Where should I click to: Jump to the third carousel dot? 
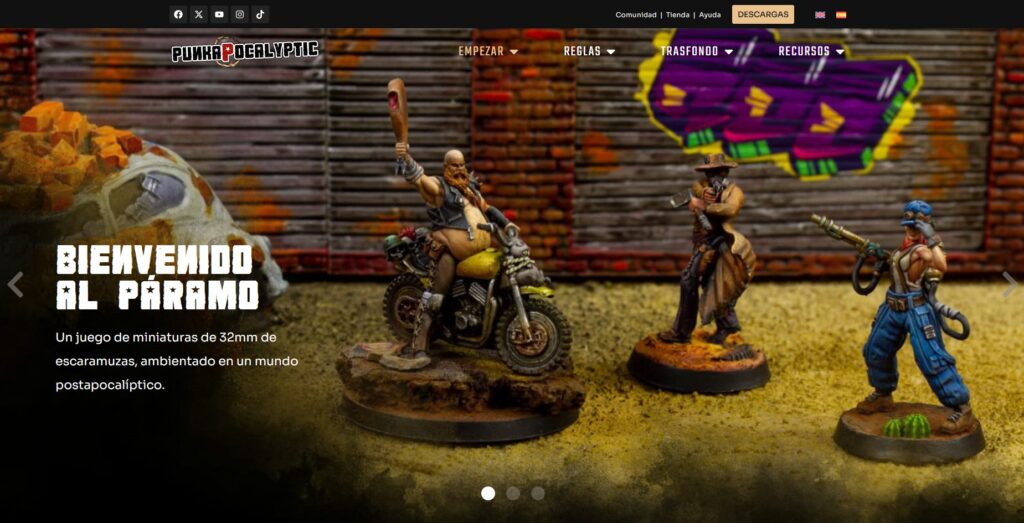538,493
